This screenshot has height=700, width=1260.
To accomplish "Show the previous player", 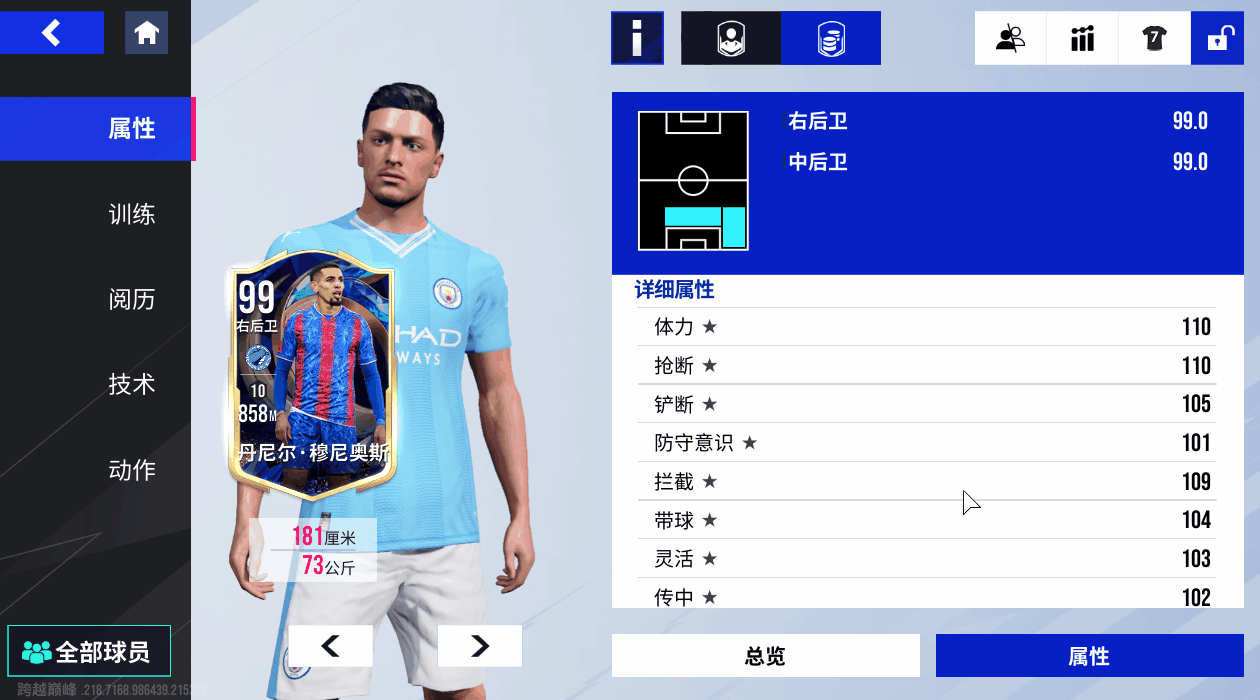I will click(x=330, y=646).
